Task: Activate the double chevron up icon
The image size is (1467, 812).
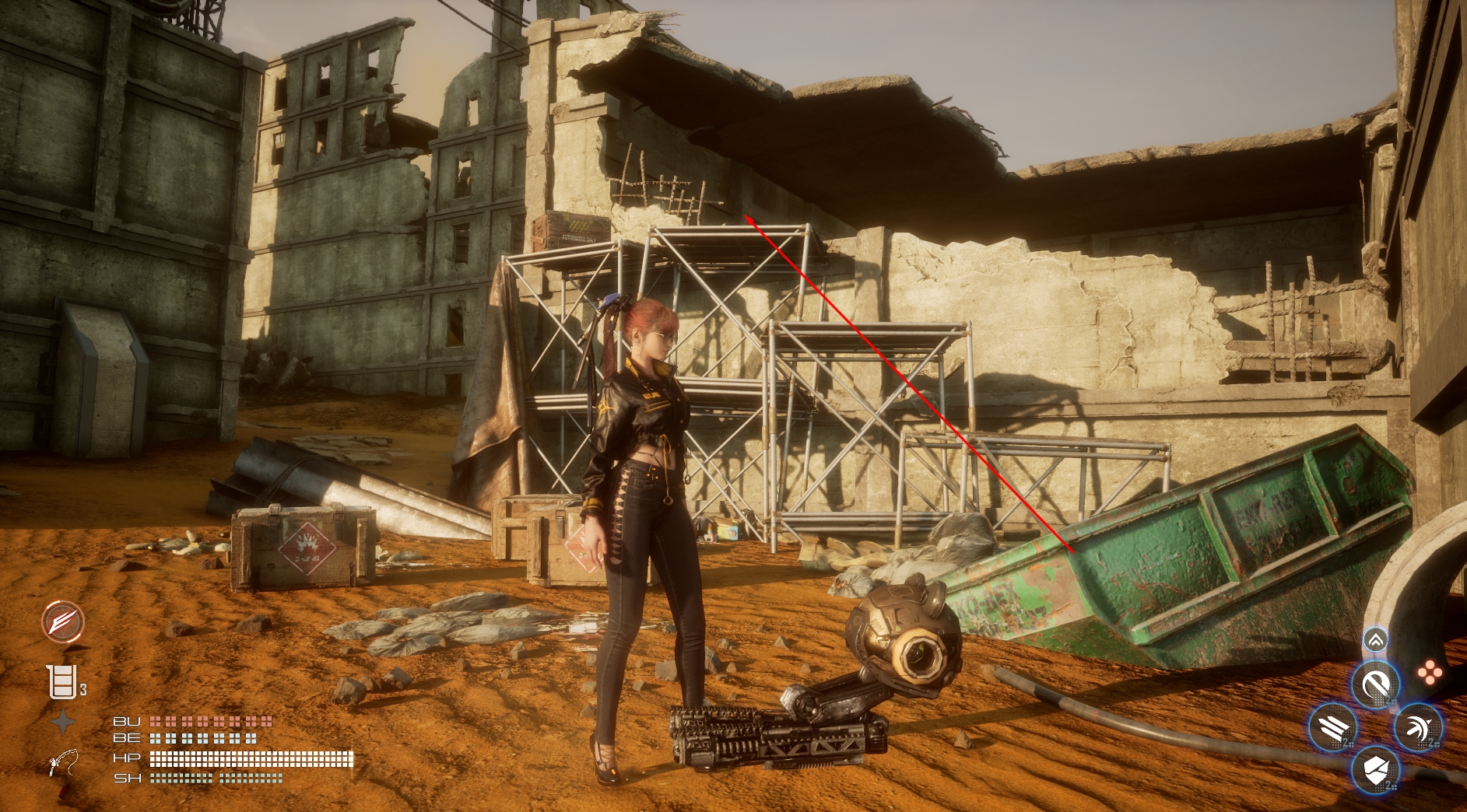Action: tap(1375, 640)
